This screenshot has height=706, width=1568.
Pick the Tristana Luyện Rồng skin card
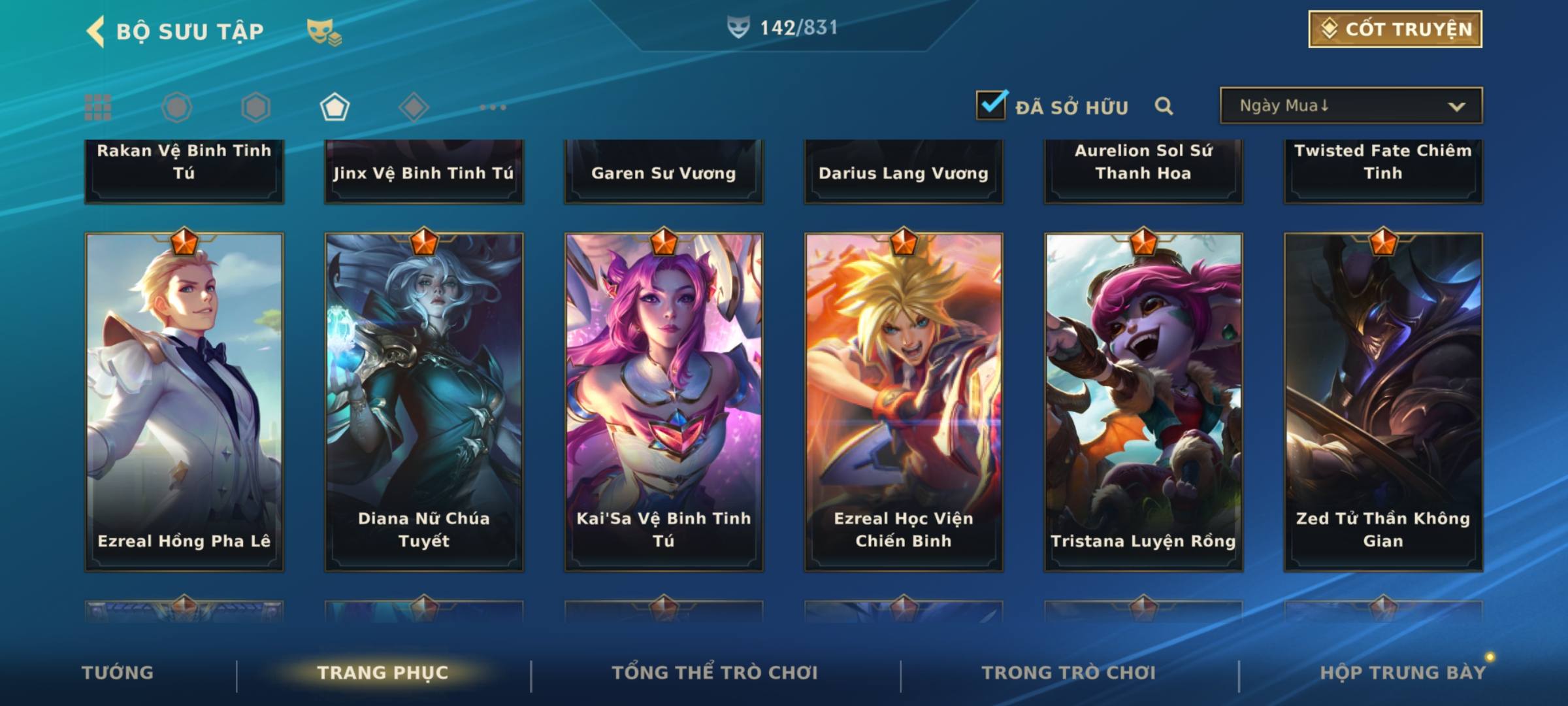[1143, 402]
